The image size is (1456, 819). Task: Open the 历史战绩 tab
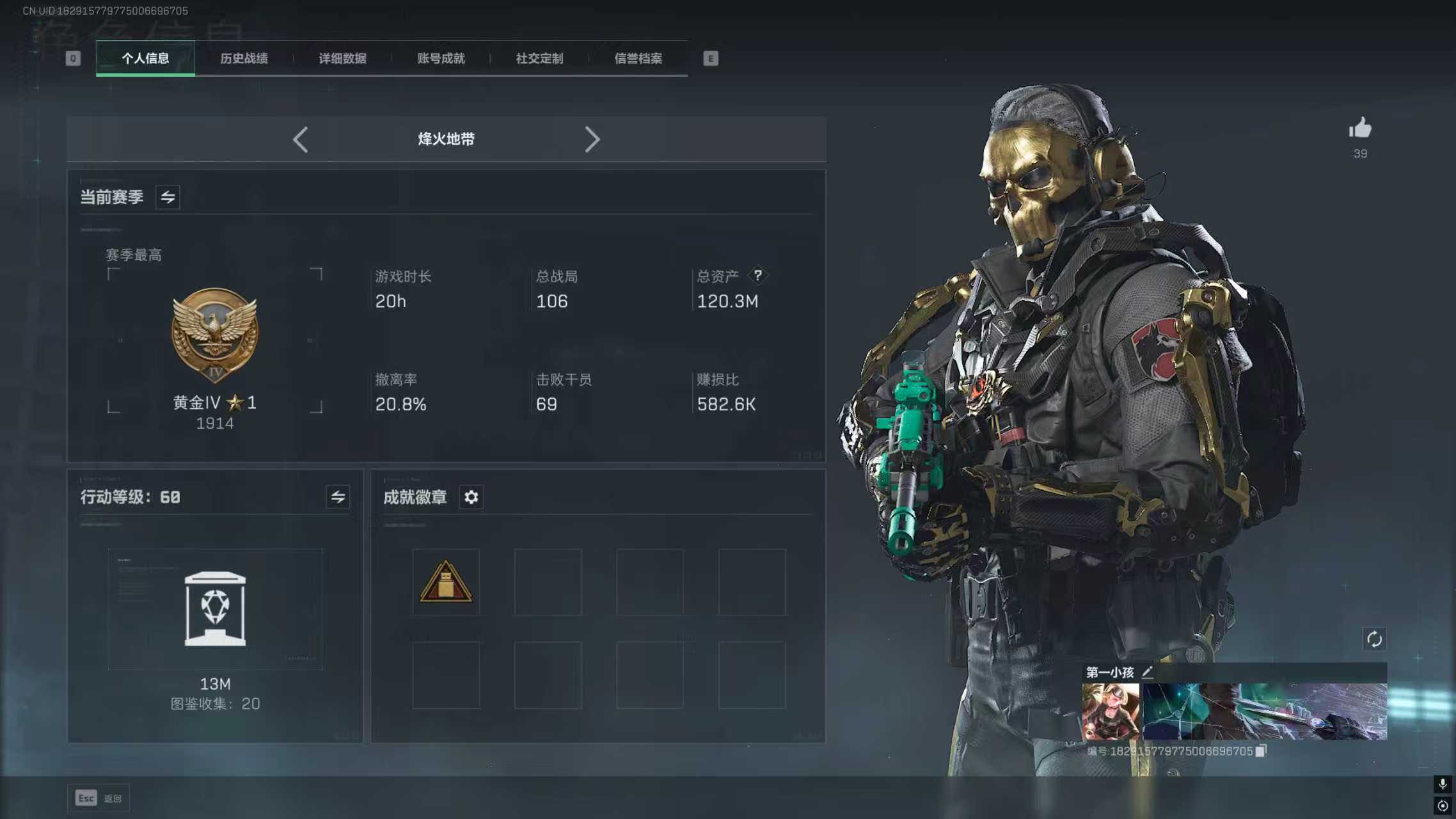coord(244,59)
